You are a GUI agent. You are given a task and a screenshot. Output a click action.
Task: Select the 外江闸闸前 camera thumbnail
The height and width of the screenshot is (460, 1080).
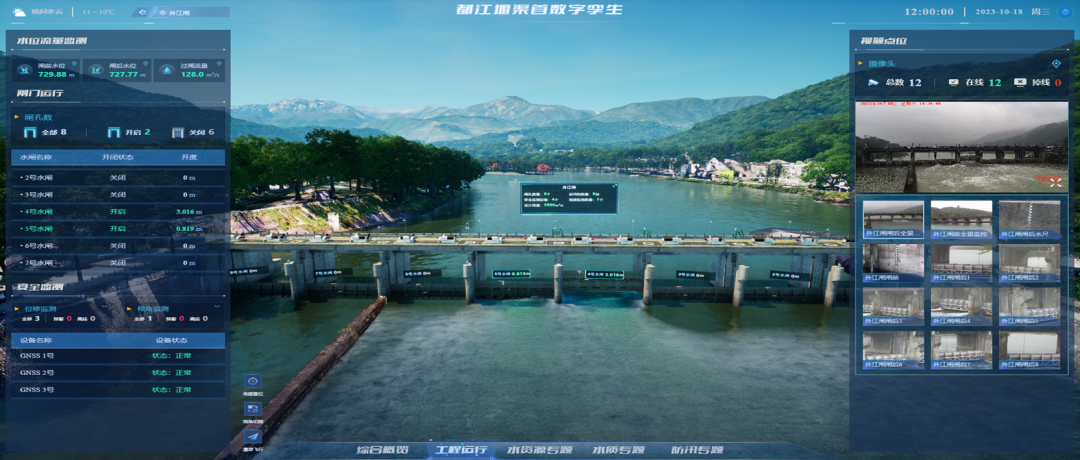pyautogui.click(x=893, y=262)
